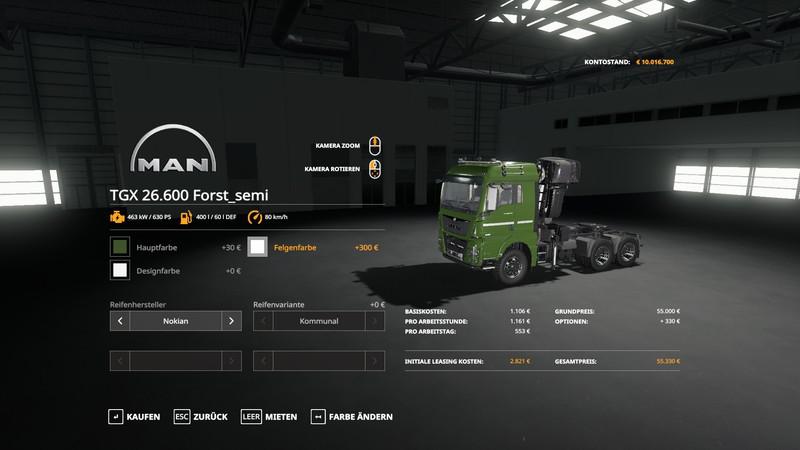The image size is (800, 450).
Task: Switch to previous Reifenhersteller before Nokian
Action: click(120, 321)
